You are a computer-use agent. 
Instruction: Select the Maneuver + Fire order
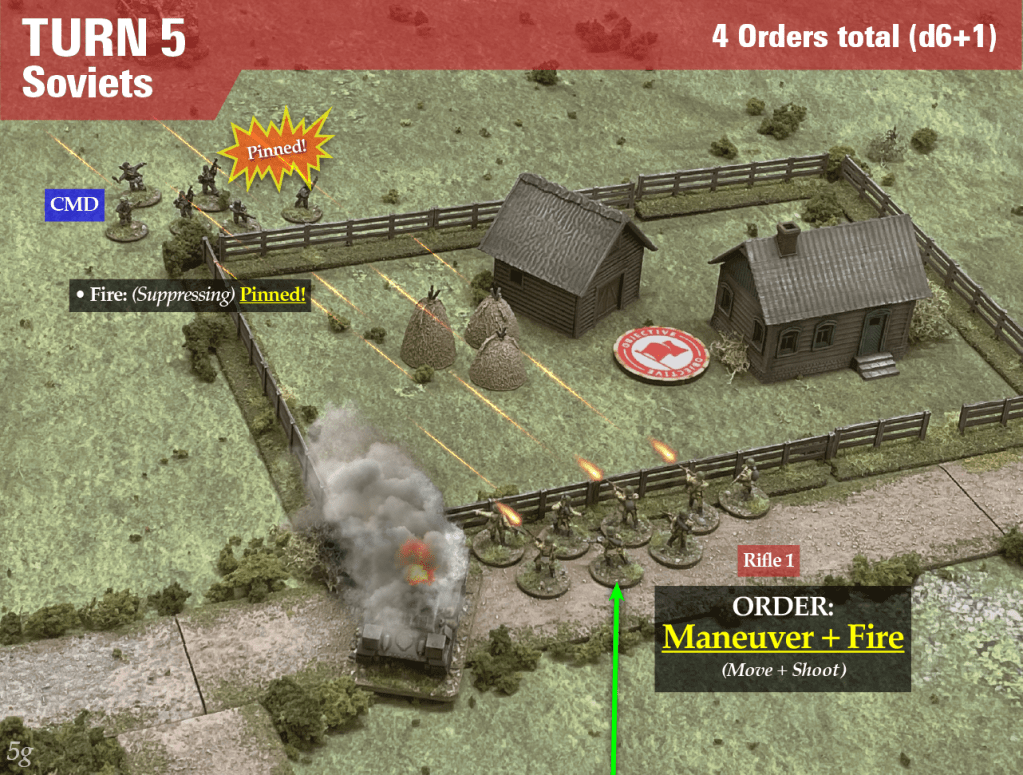coord(783,637)
